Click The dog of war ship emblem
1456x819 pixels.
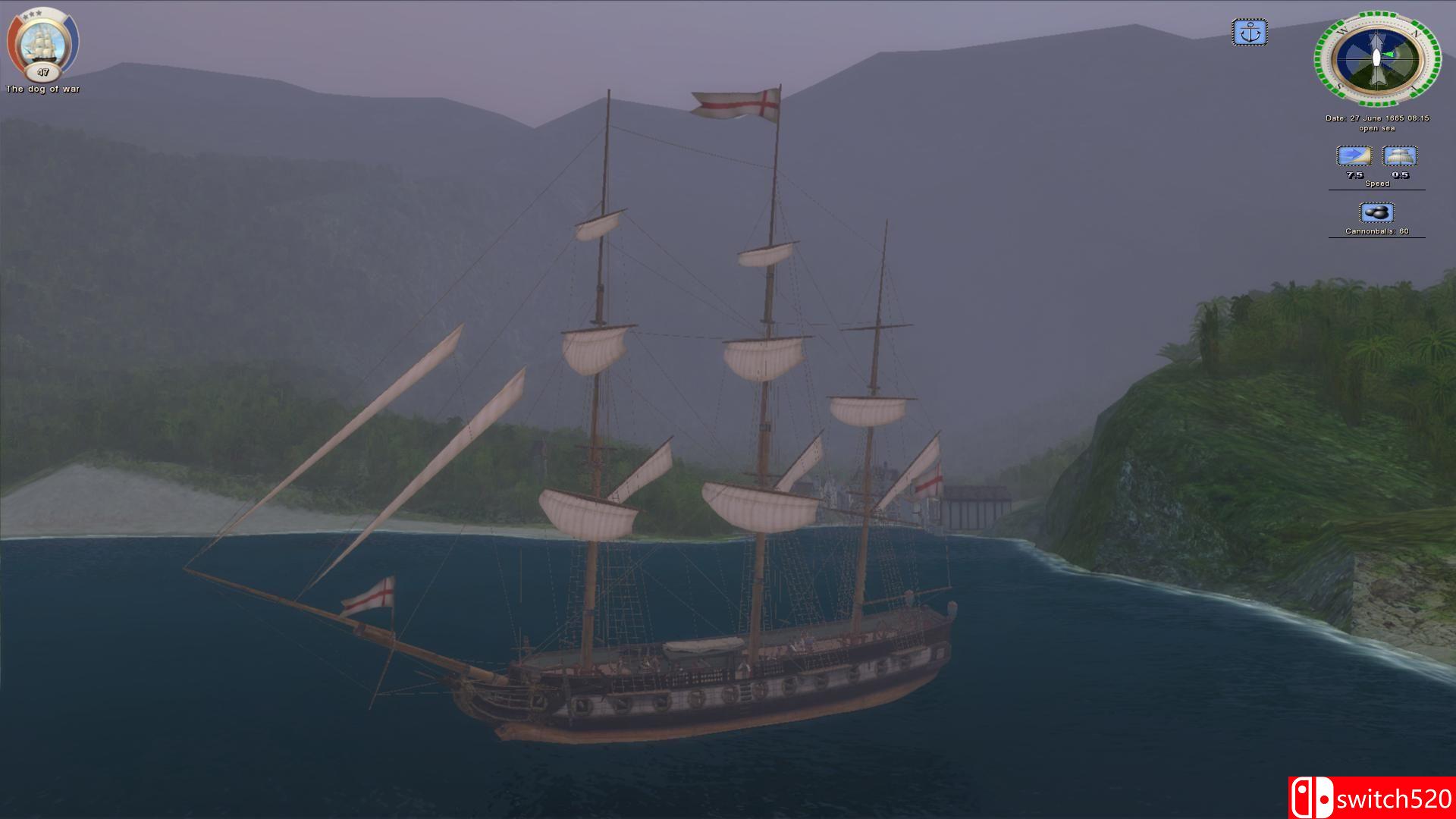(41, 42)
